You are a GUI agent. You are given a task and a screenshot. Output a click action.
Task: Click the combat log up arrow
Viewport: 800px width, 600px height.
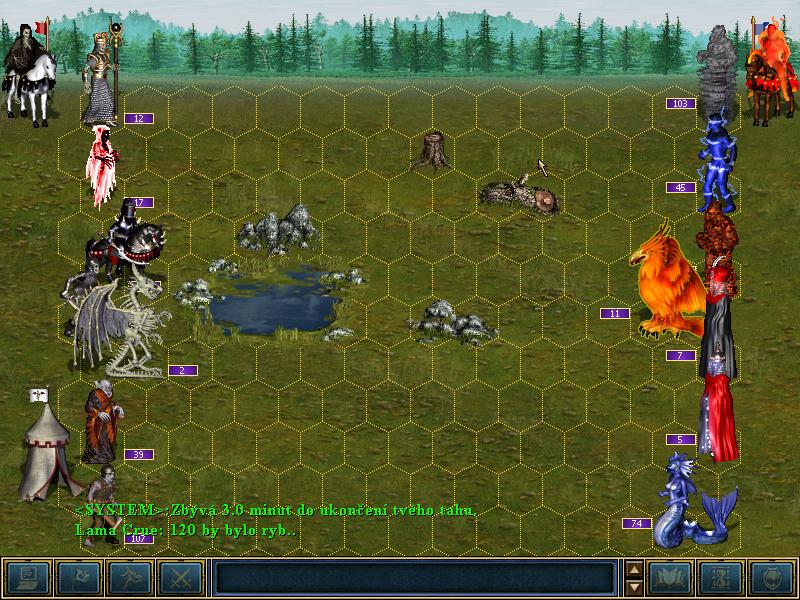(x=633, y=569)
